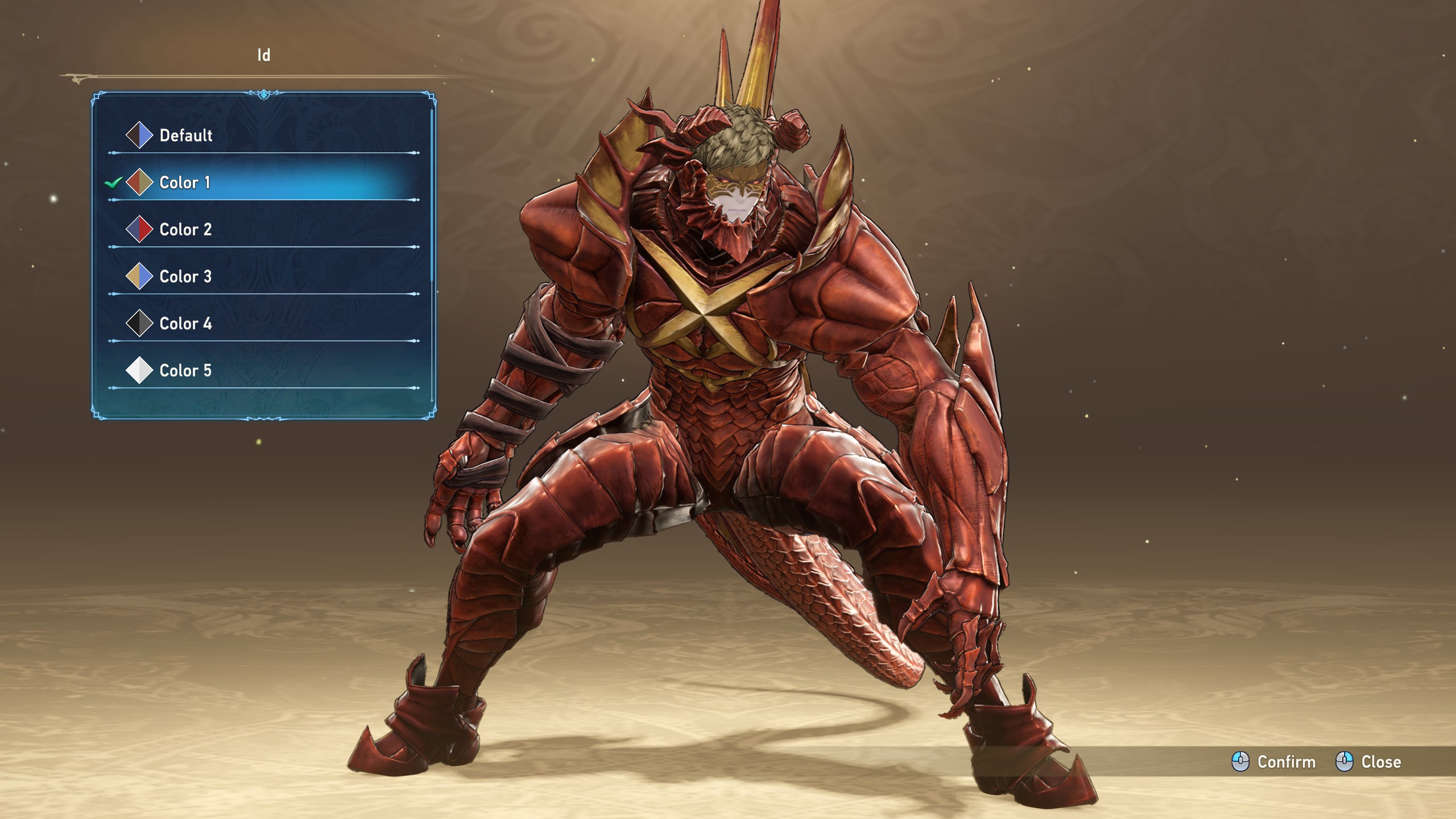Select the Default color option
Viewport: 1456px width, 819px height.
pyautogui.click(x=186, y=135)
